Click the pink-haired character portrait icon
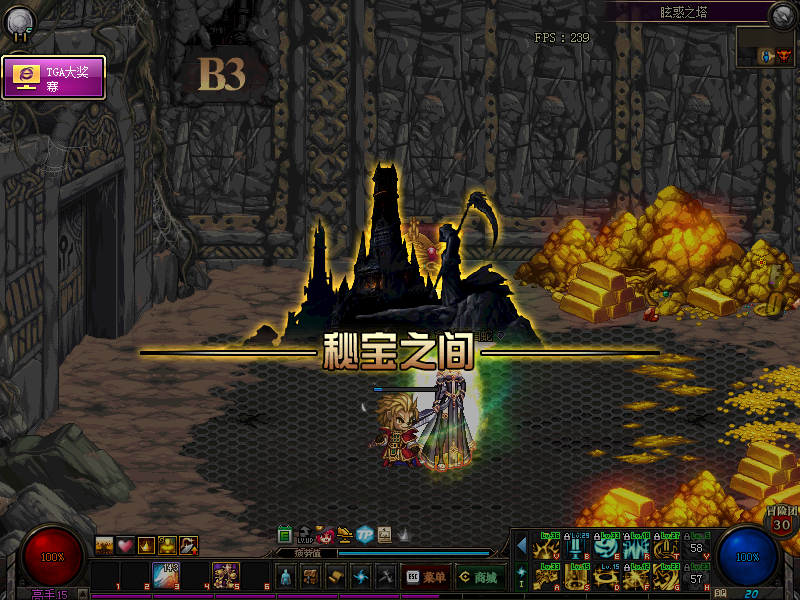The height and width of the screenshot is (600, 800). [x=326, y=534]
